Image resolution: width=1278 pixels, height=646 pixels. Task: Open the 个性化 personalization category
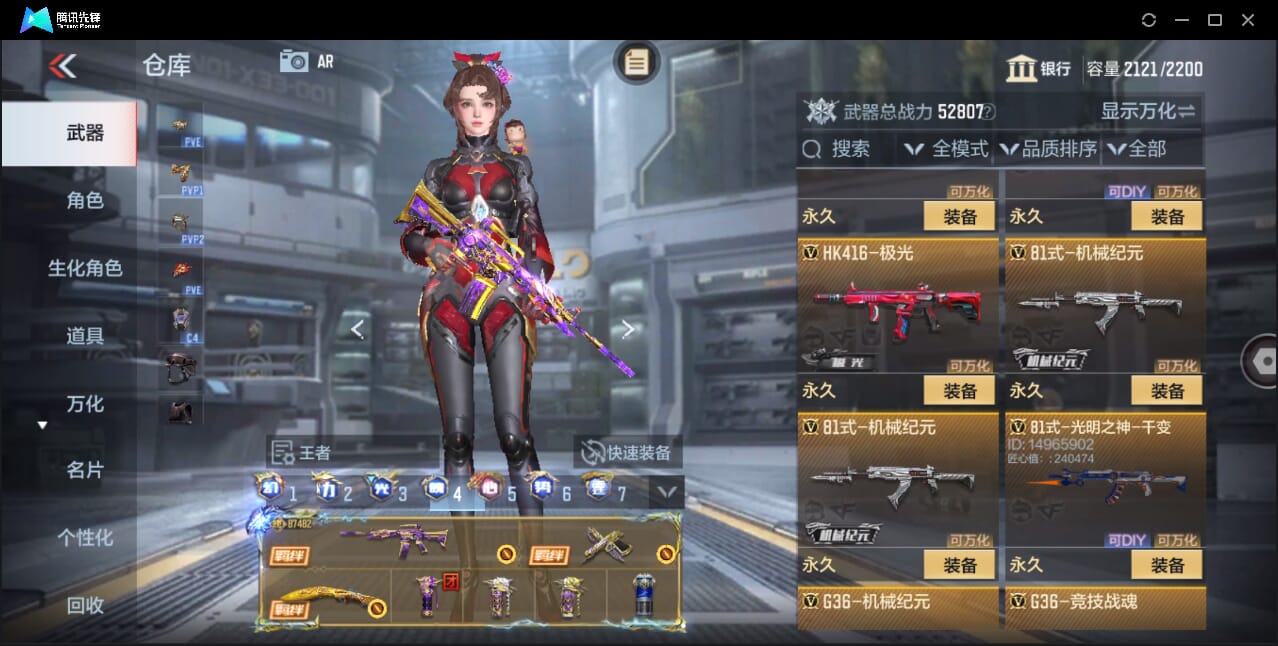click(x=85, y=538)
